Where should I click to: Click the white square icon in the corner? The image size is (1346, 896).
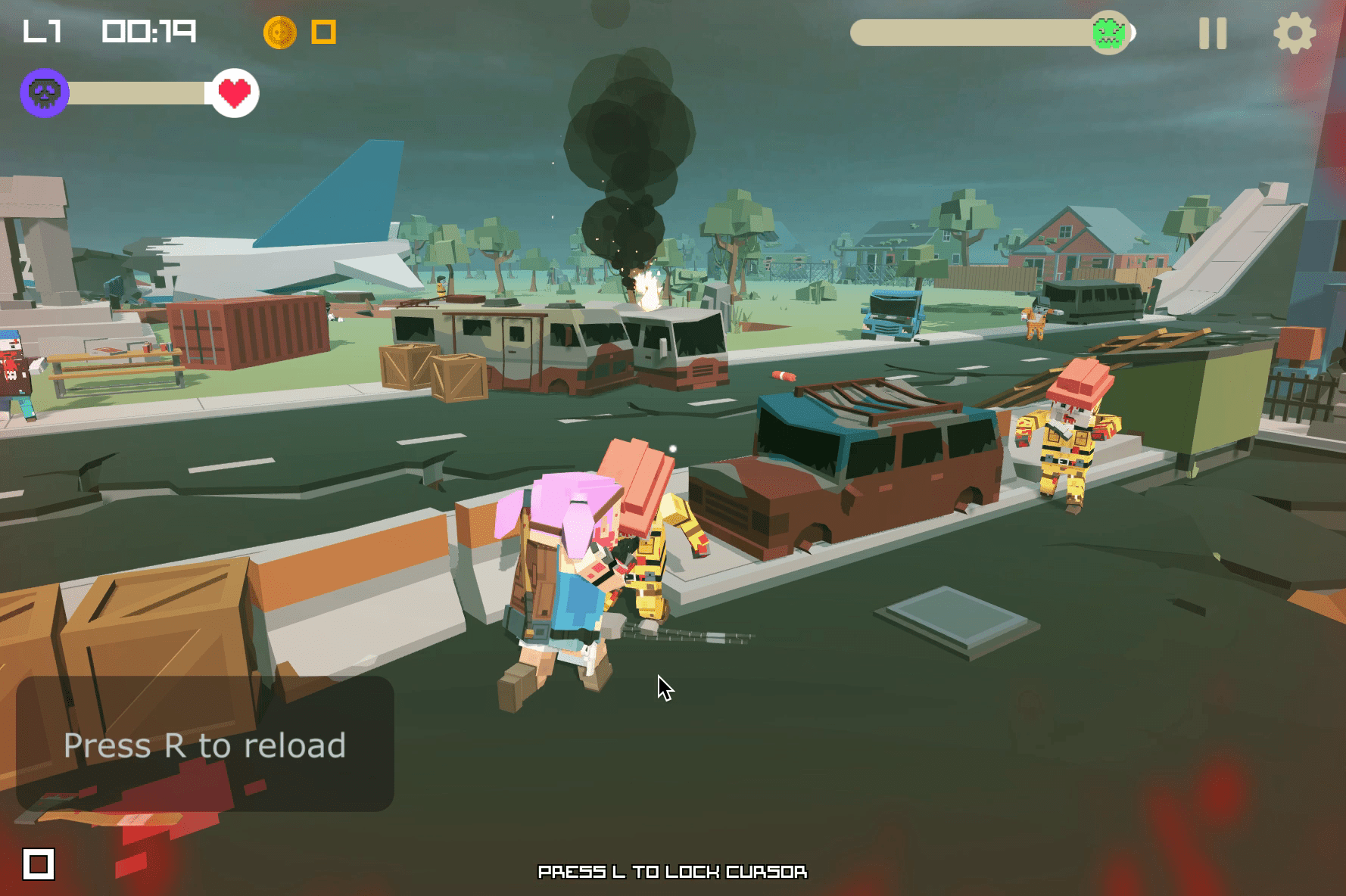click(39, 863)
